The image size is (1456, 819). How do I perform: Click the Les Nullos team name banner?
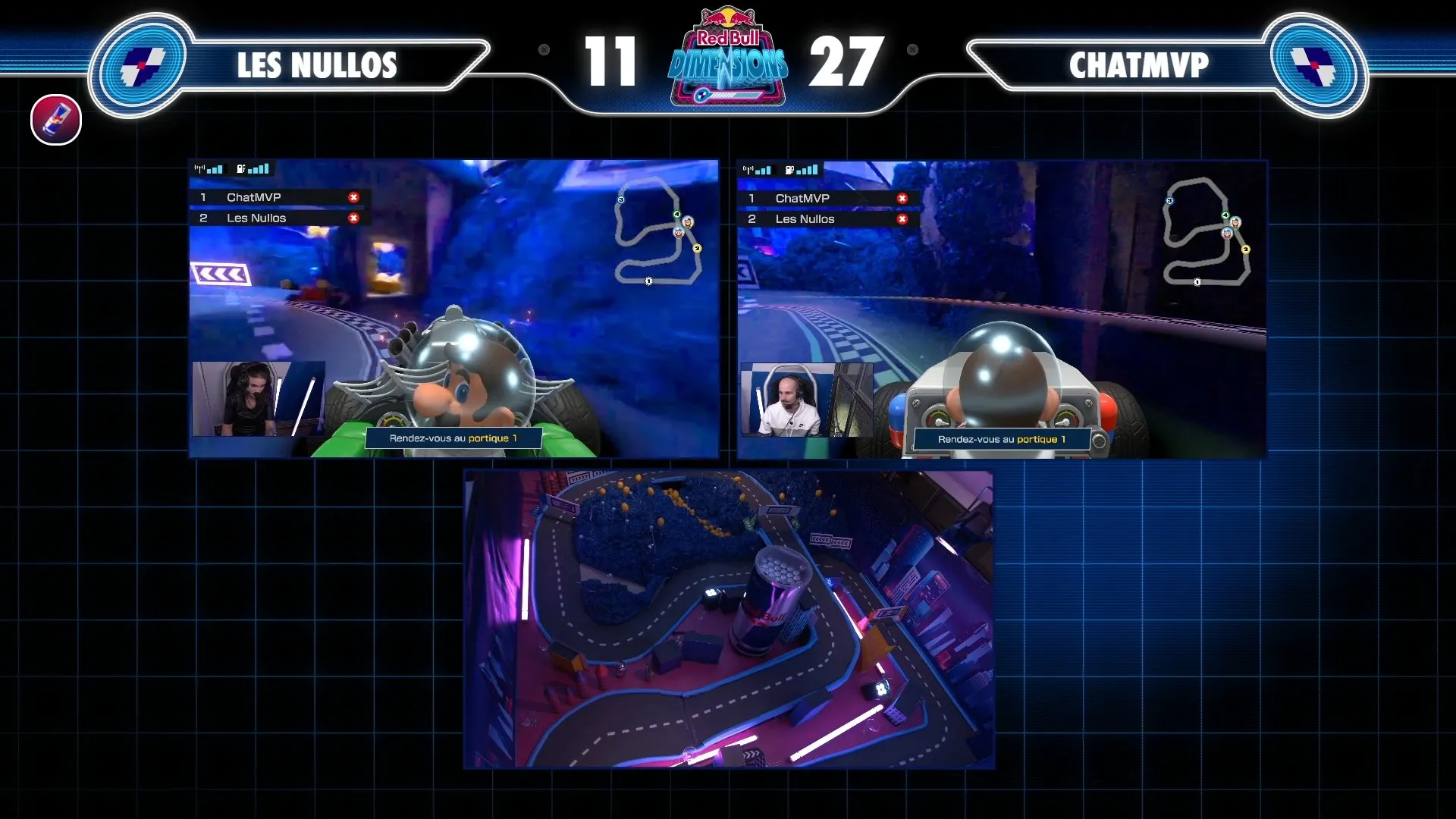317,65
